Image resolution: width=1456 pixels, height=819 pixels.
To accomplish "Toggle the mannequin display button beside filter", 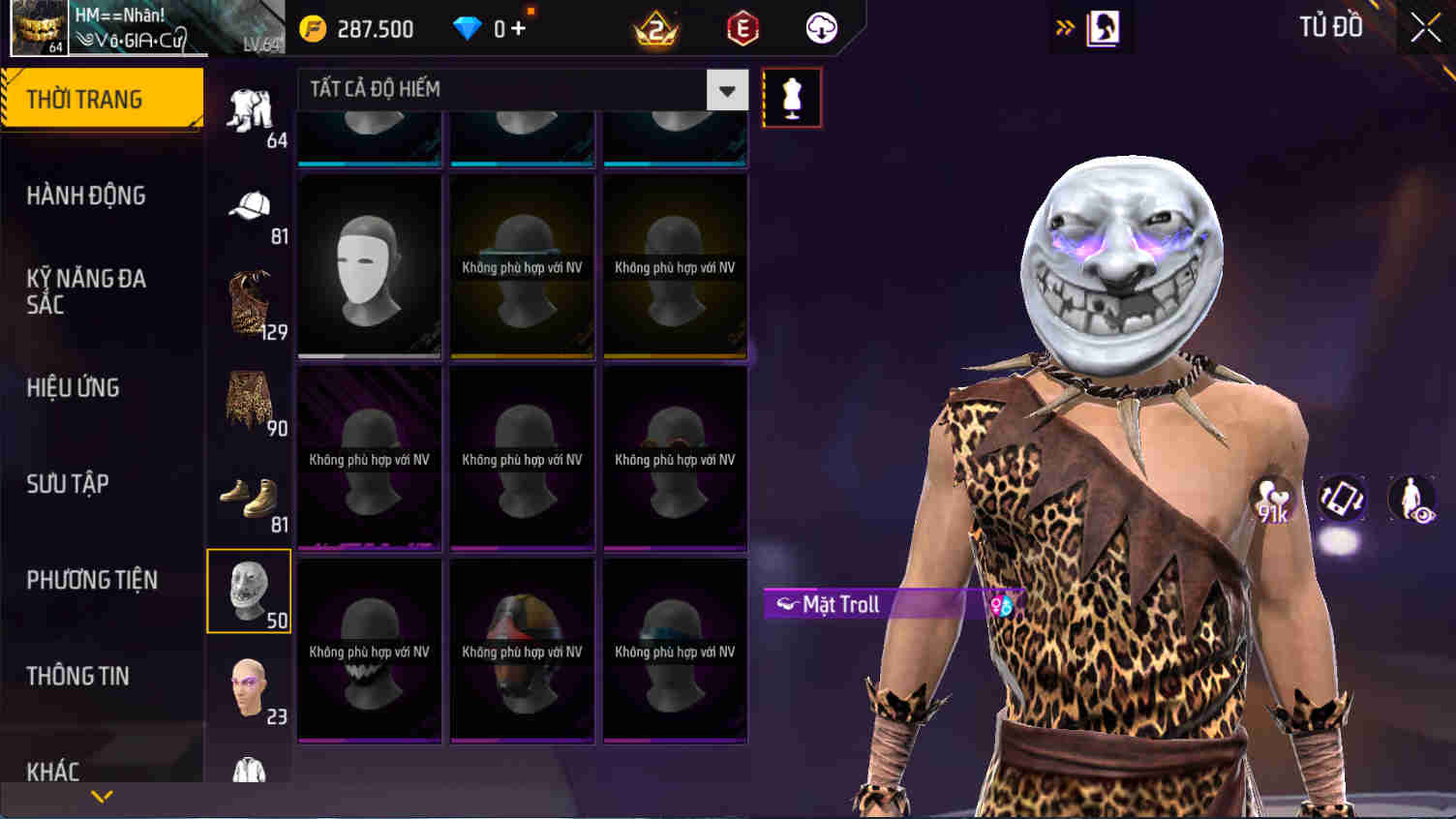I will (791, 97).
